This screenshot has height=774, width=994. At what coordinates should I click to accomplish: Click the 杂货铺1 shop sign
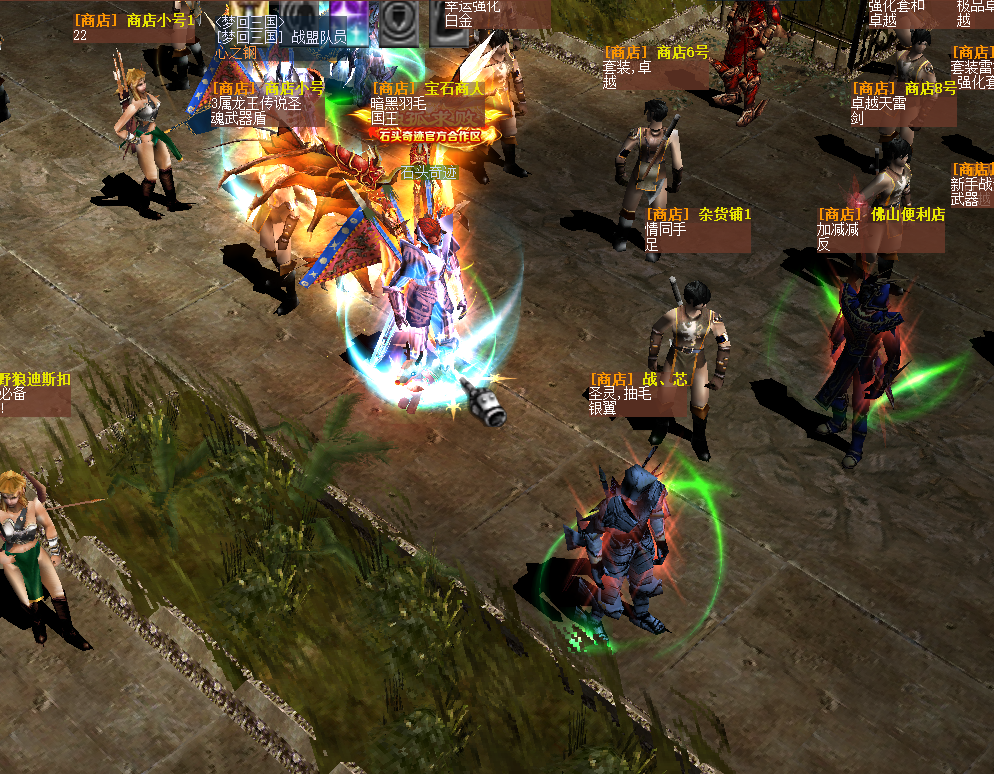coord(697,228)
